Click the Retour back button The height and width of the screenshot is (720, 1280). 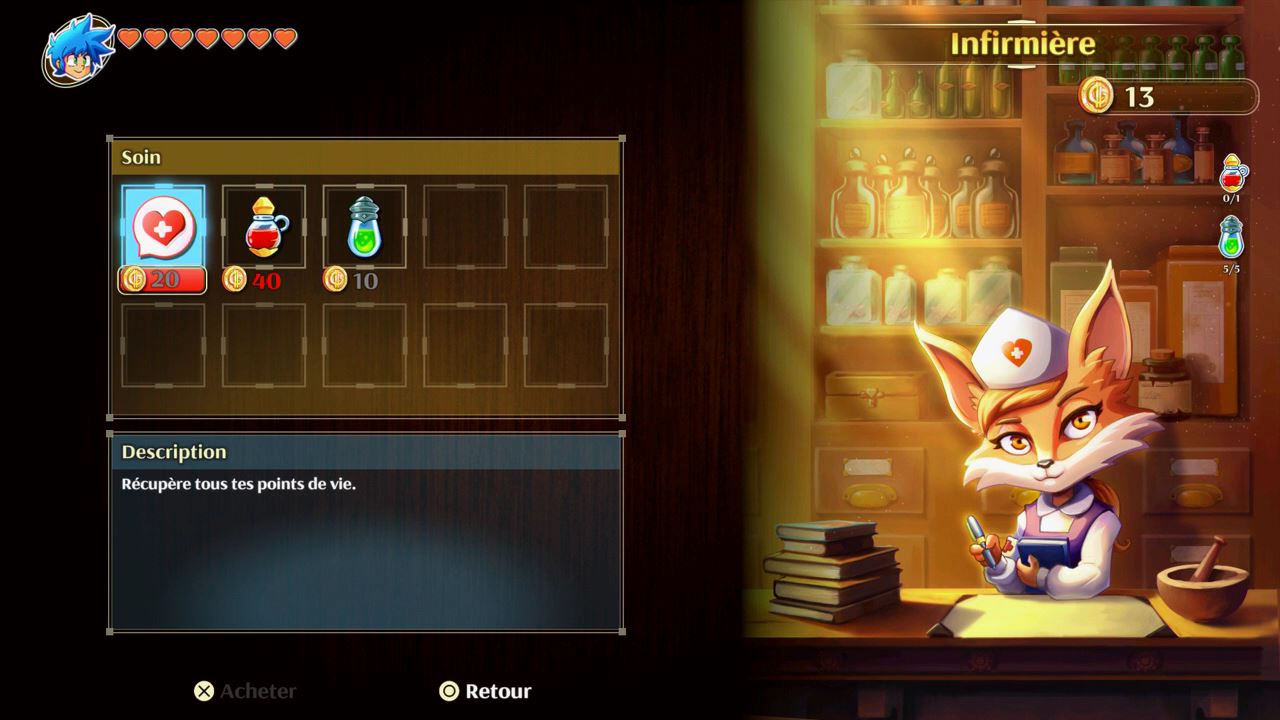(x=486, y=691)
